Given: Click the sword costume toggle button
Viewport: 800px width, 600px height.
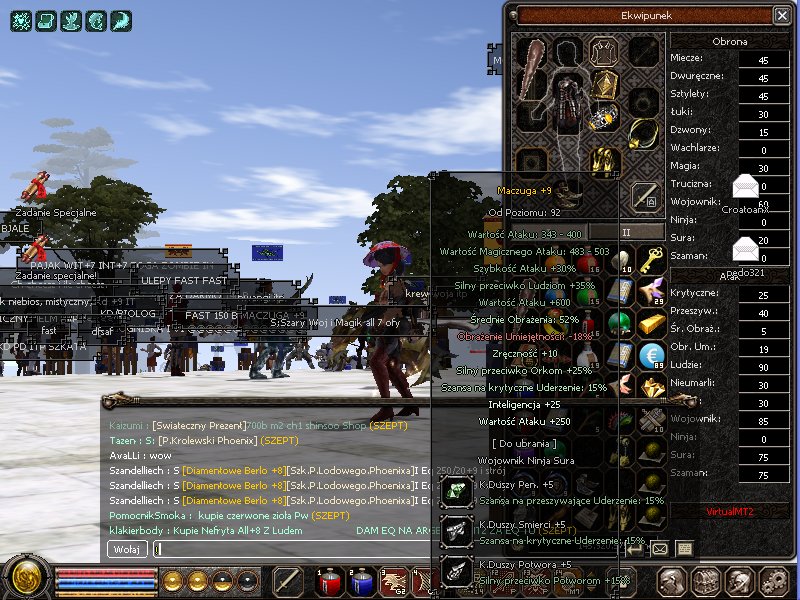Looking at the screenshot, I should tap(647, 195).
